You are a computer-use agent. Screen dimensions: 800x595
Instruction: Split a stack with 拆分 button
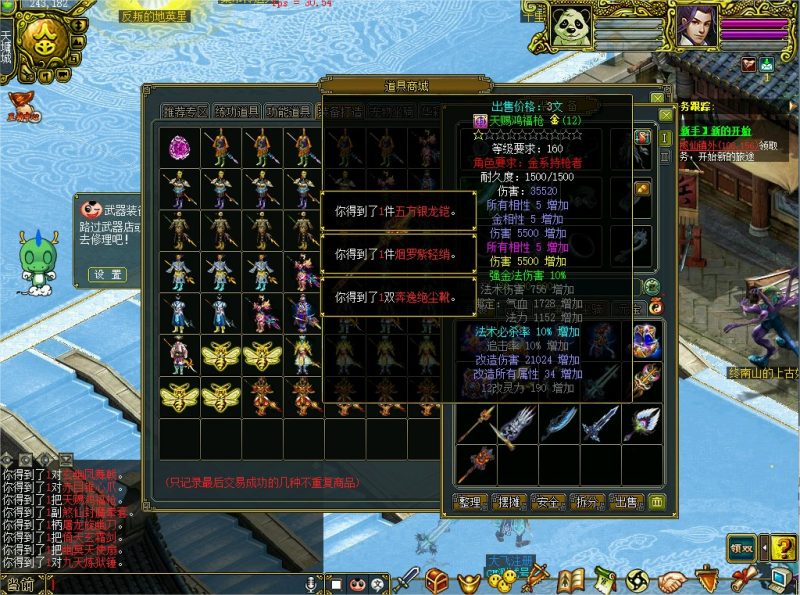point(586,501)
